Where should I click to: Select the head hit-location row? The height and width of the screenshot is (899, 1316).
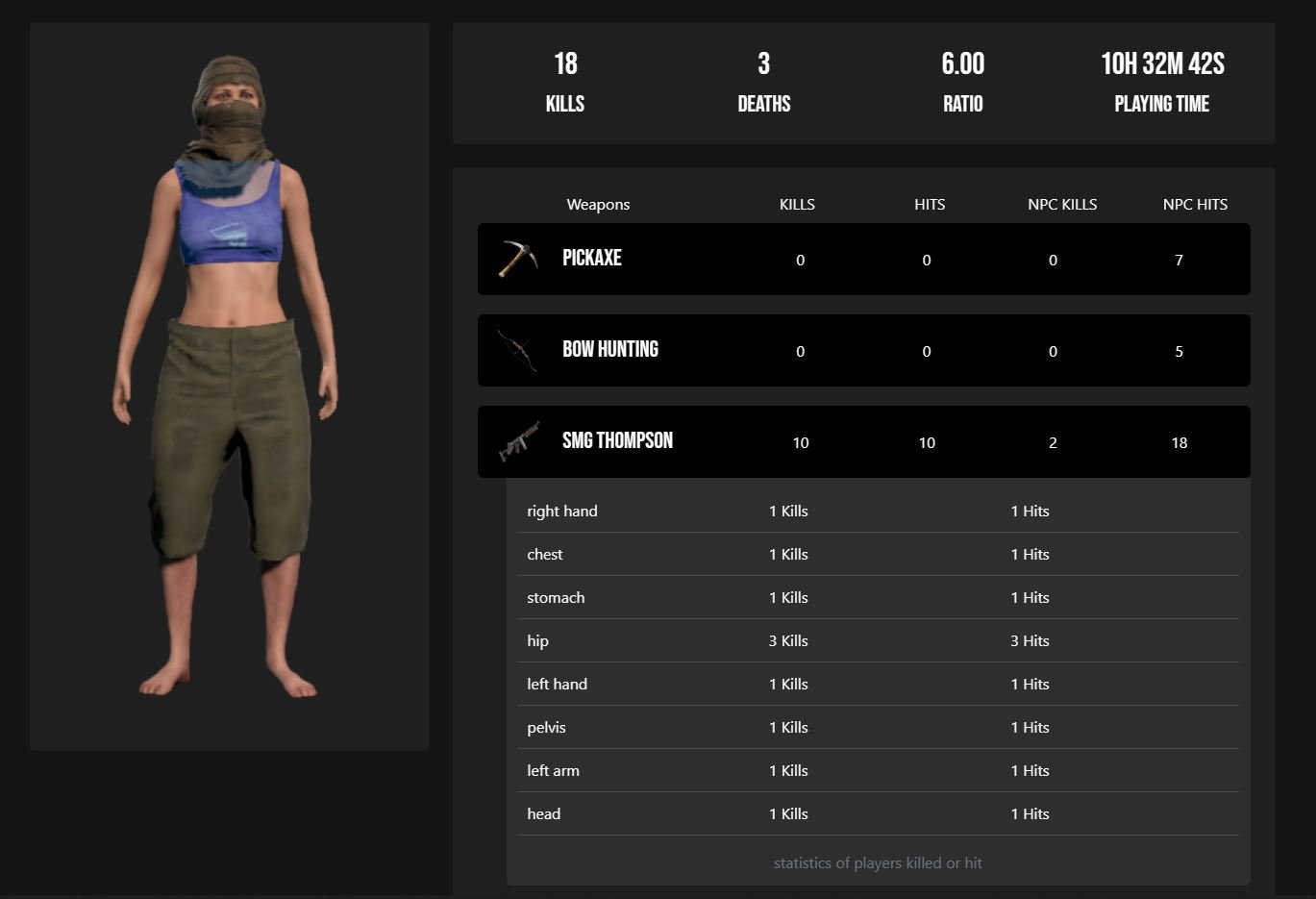[878, 814]
